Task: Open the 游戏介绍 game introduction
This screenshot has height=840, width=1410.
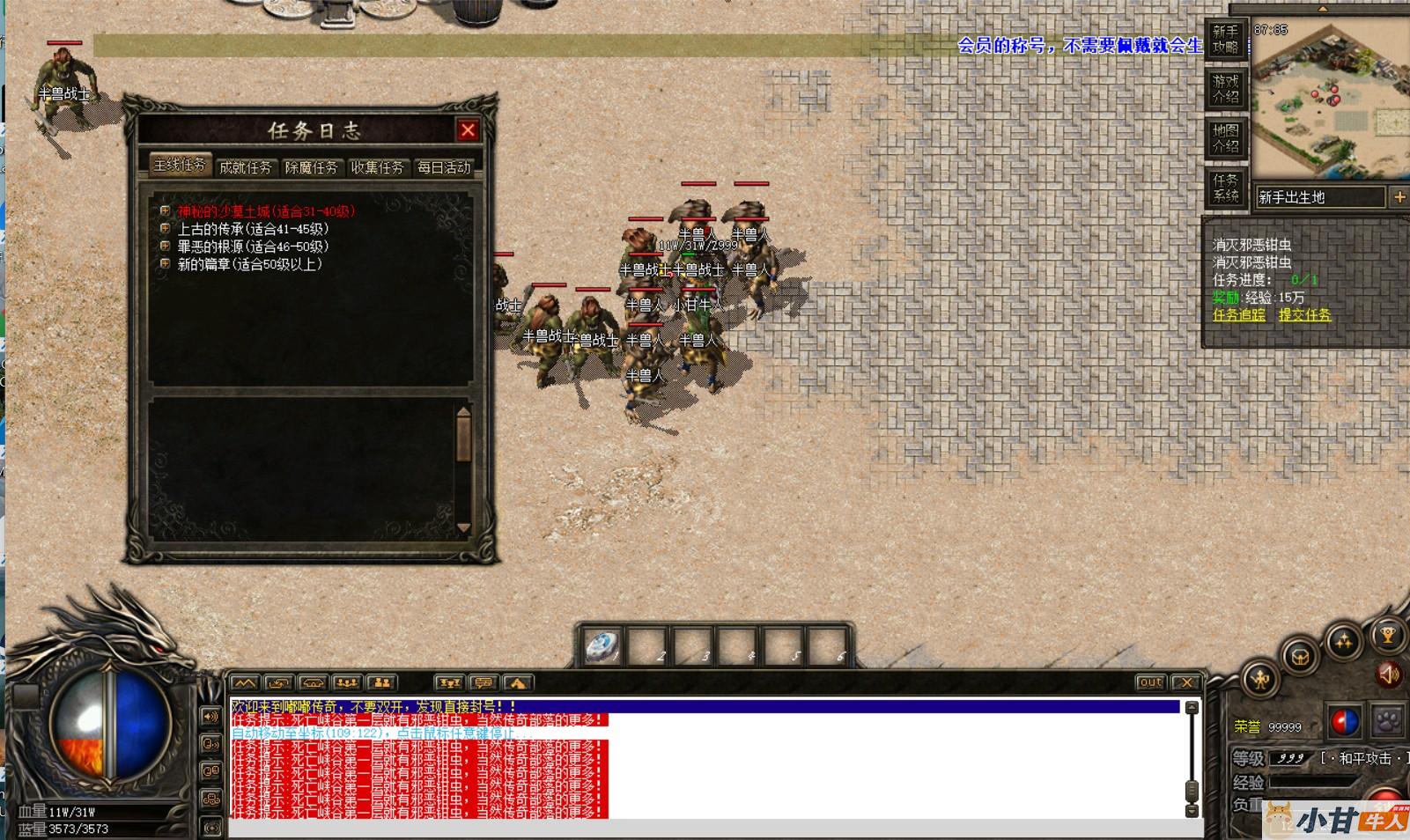Action: click(x=1225, y=89)
